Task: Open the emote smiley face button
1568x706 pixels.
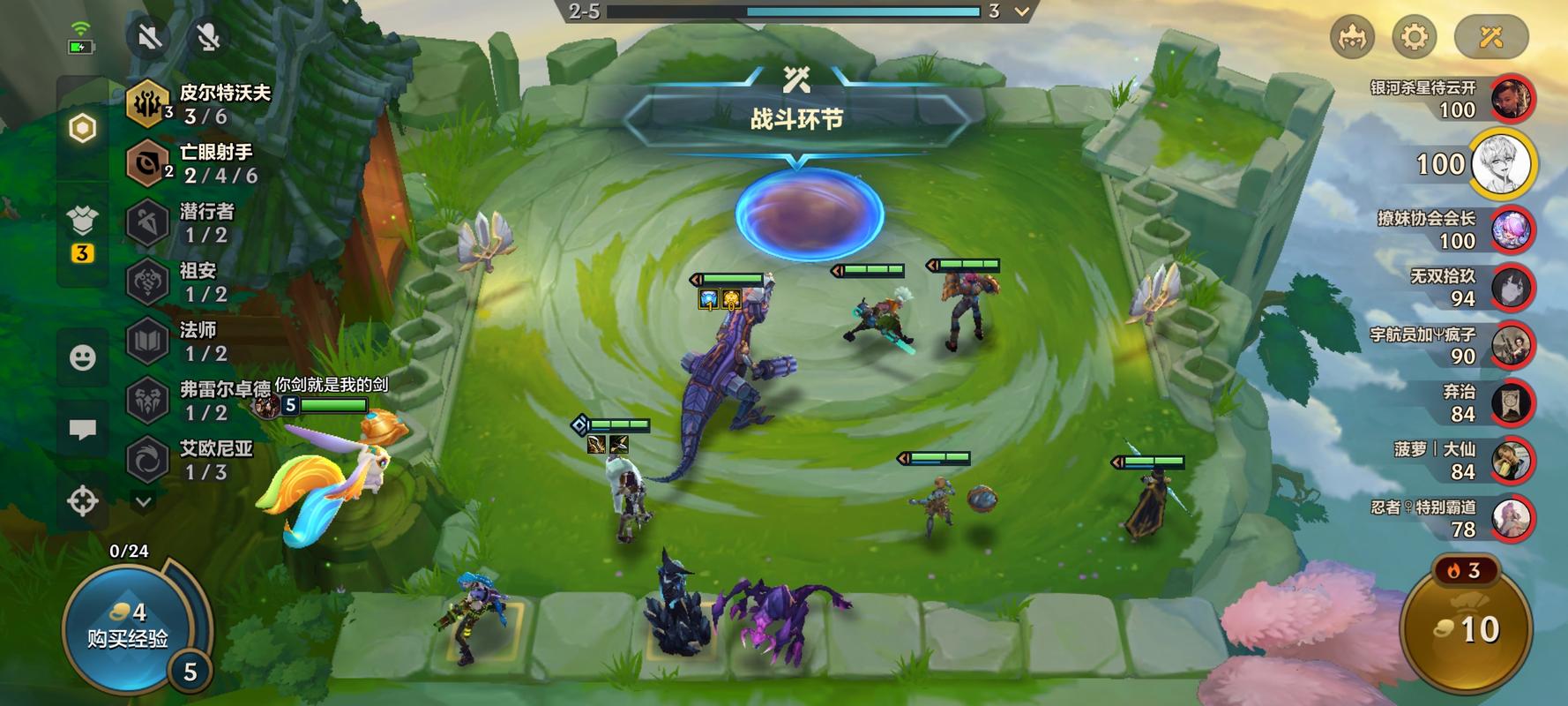Action: [83, 357]
